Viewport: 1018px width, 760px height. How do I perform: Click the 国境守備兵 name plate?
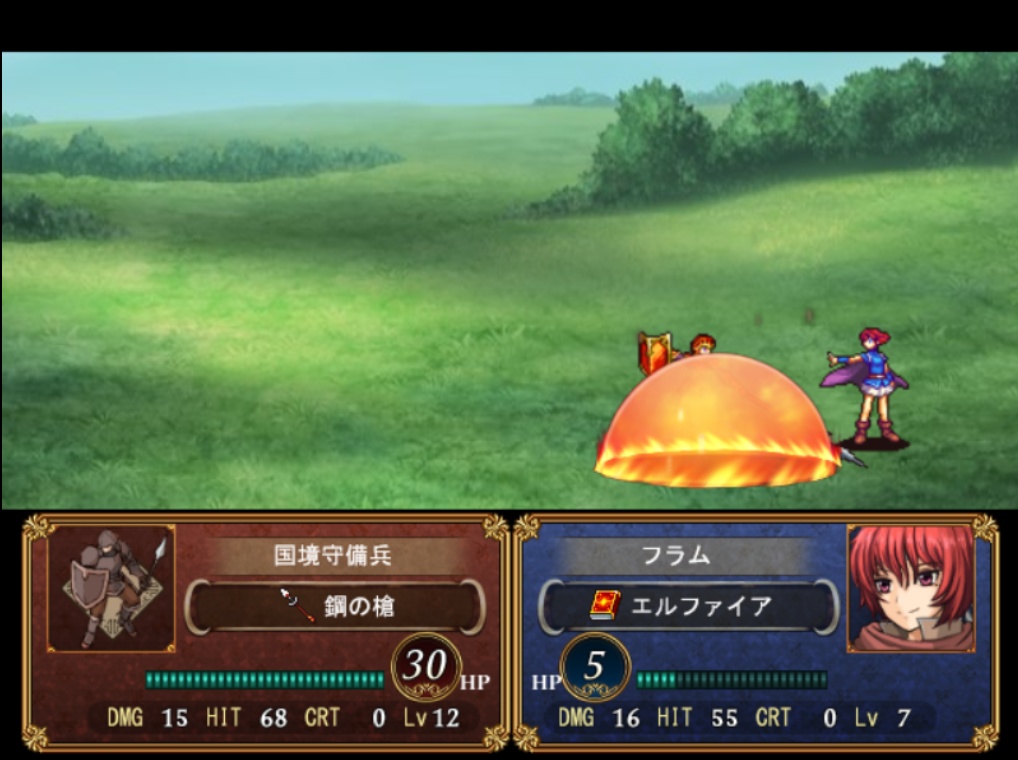pos(333,556)
